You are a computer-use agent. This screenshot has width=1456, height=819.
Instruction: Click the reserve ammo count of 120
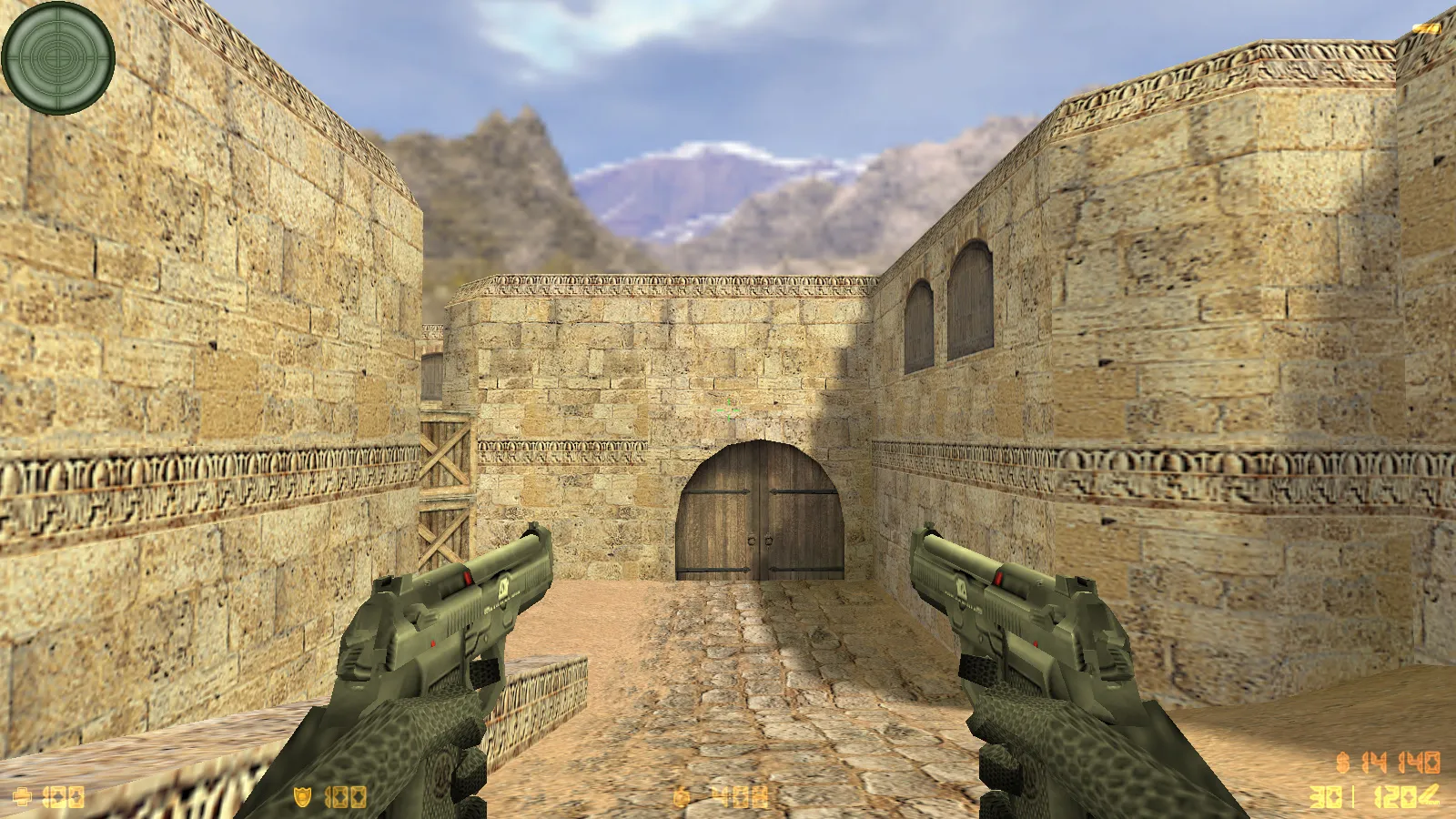[x=1393, y=796]
